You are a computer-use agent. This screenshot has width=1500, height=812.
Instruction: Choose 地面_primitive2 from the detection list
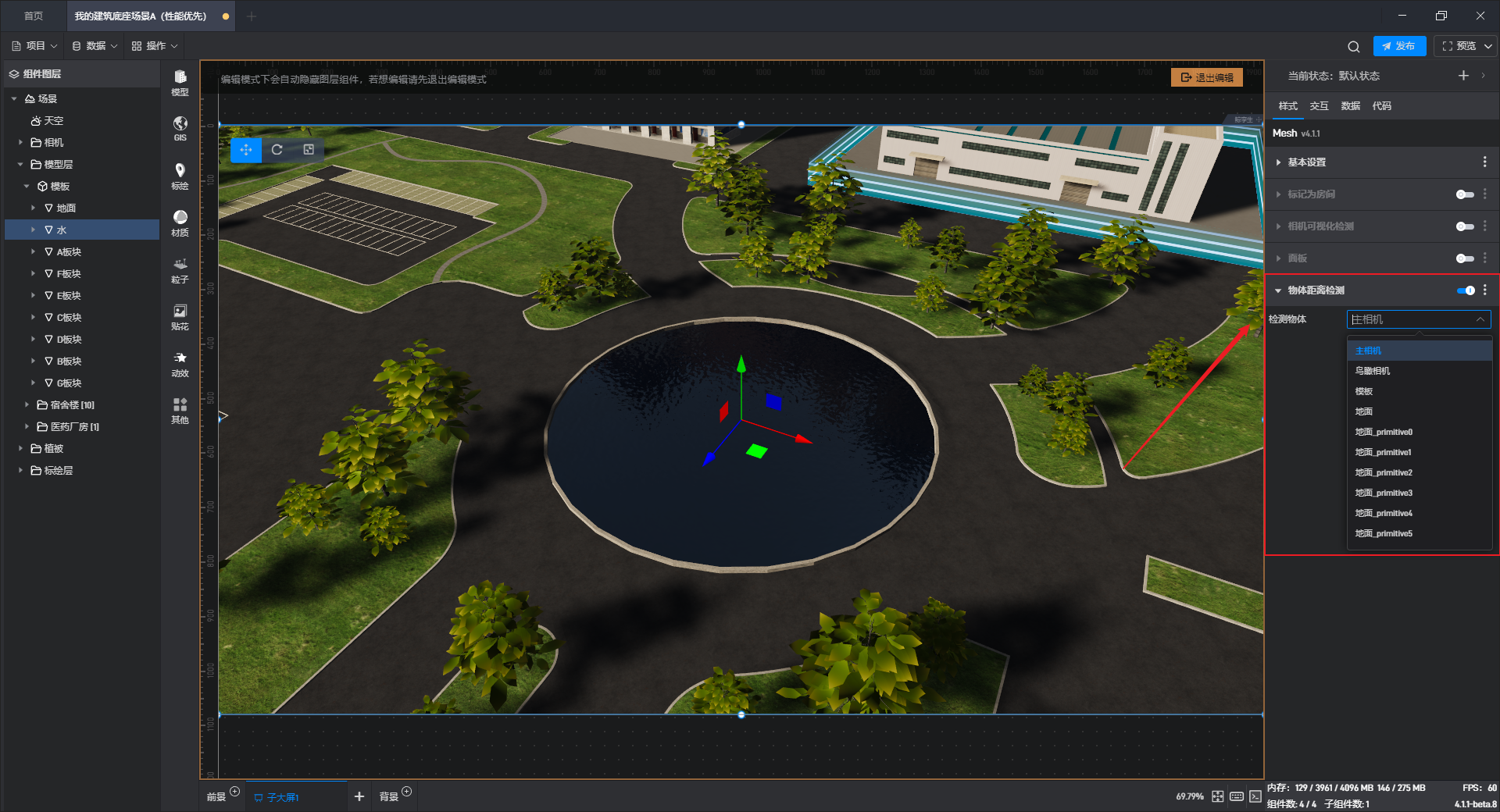coord(1384,472)
